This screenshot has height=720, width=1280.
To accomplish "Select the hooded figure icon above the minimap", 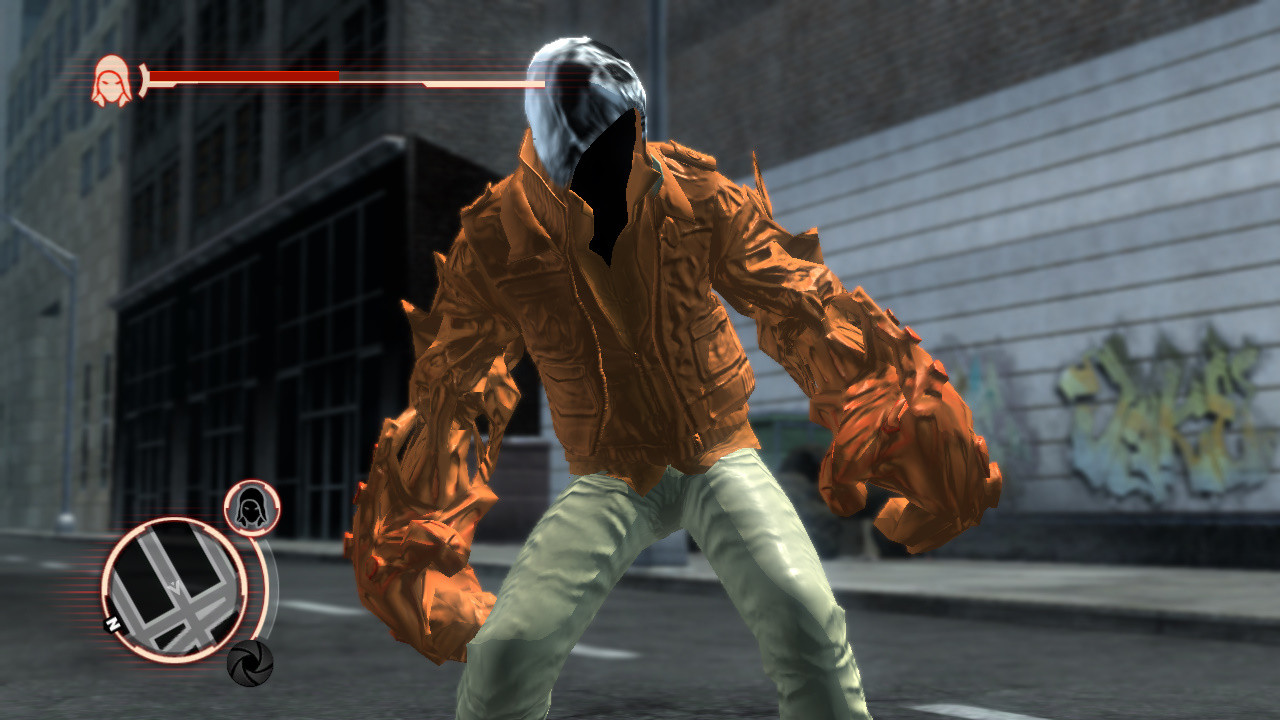I will coord(253,508).
